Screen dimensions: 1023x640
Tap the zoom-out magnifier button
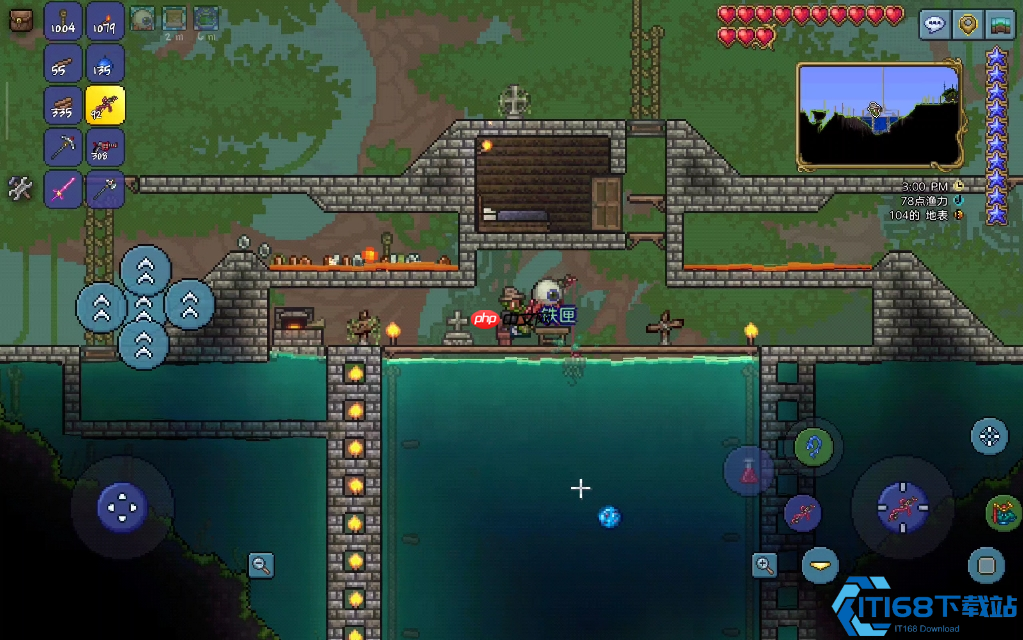click(261, 565)
